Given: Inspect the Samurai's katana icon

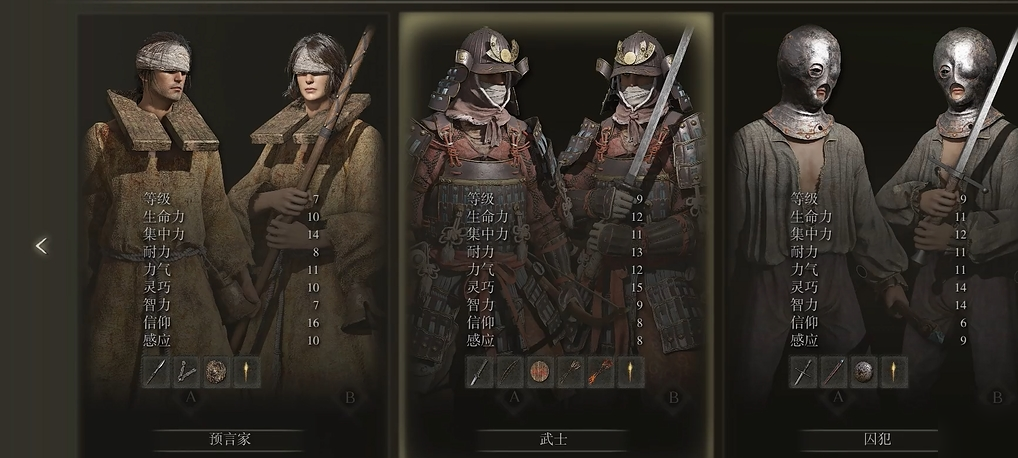Looking at the screenshot, I should tap(481, 372).
